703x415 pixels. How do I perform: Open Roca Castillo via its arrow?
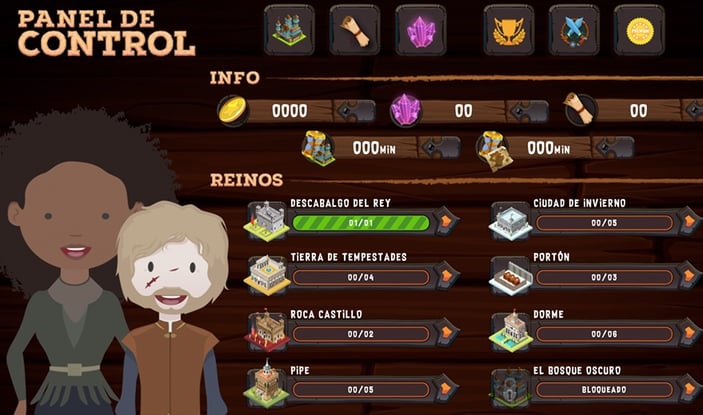click(x=446, y=332)
